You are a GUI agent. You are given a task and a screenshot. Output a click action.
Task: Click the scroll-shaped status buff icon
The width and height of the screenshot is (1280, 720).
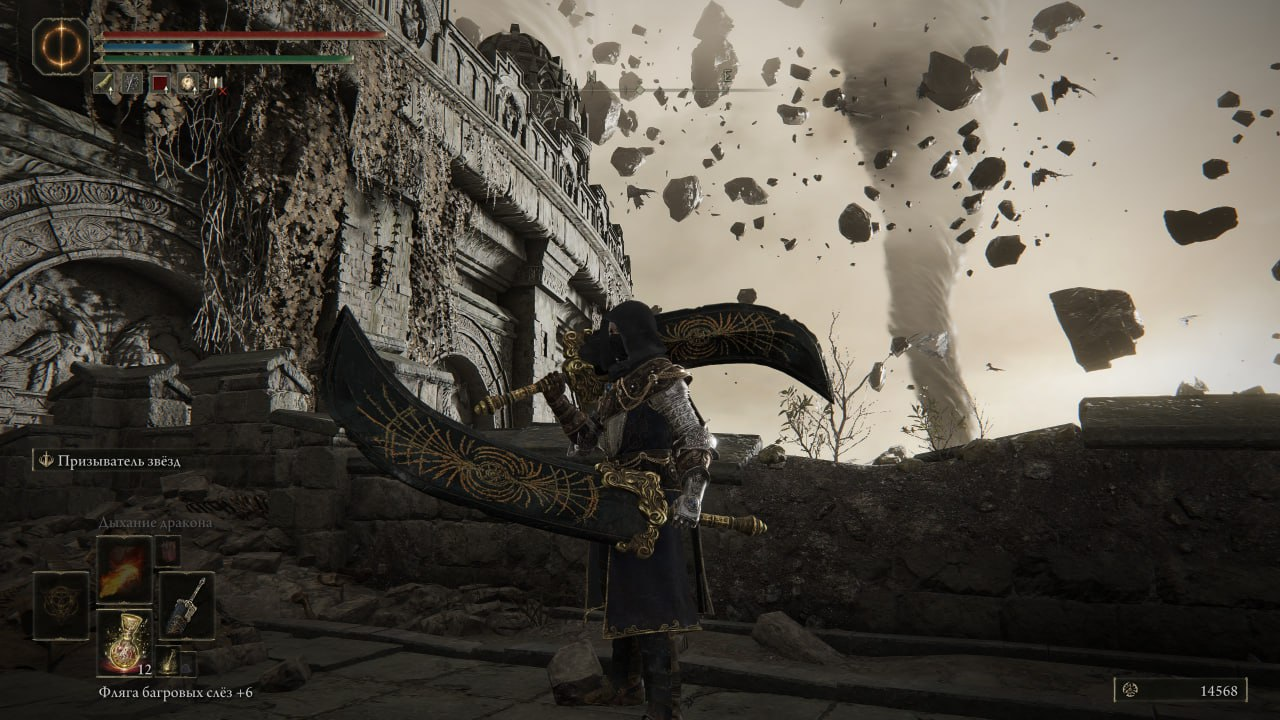104,83
